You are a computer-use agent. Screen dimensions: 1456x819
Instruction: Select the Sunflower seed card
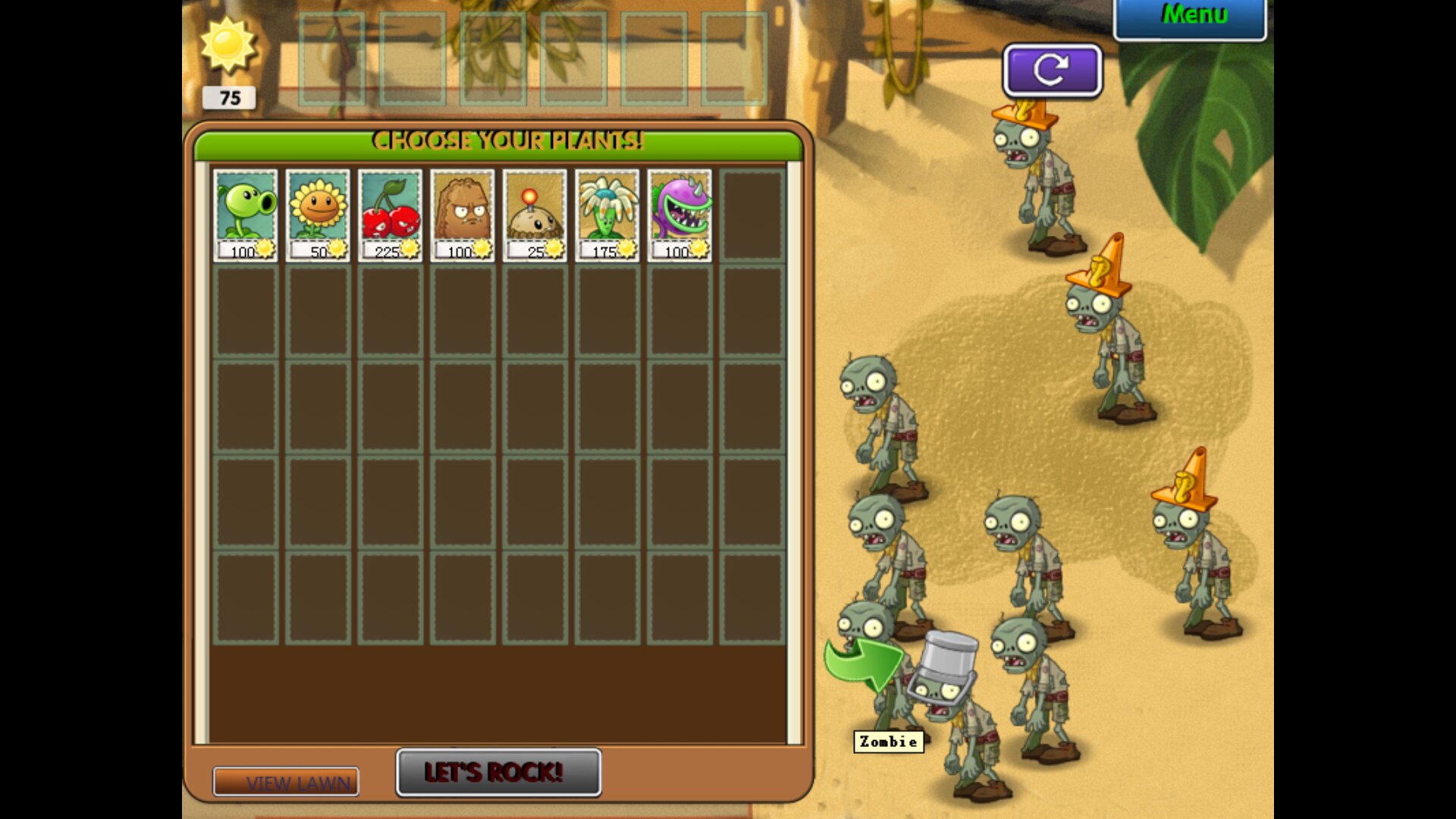click(318, 215)
